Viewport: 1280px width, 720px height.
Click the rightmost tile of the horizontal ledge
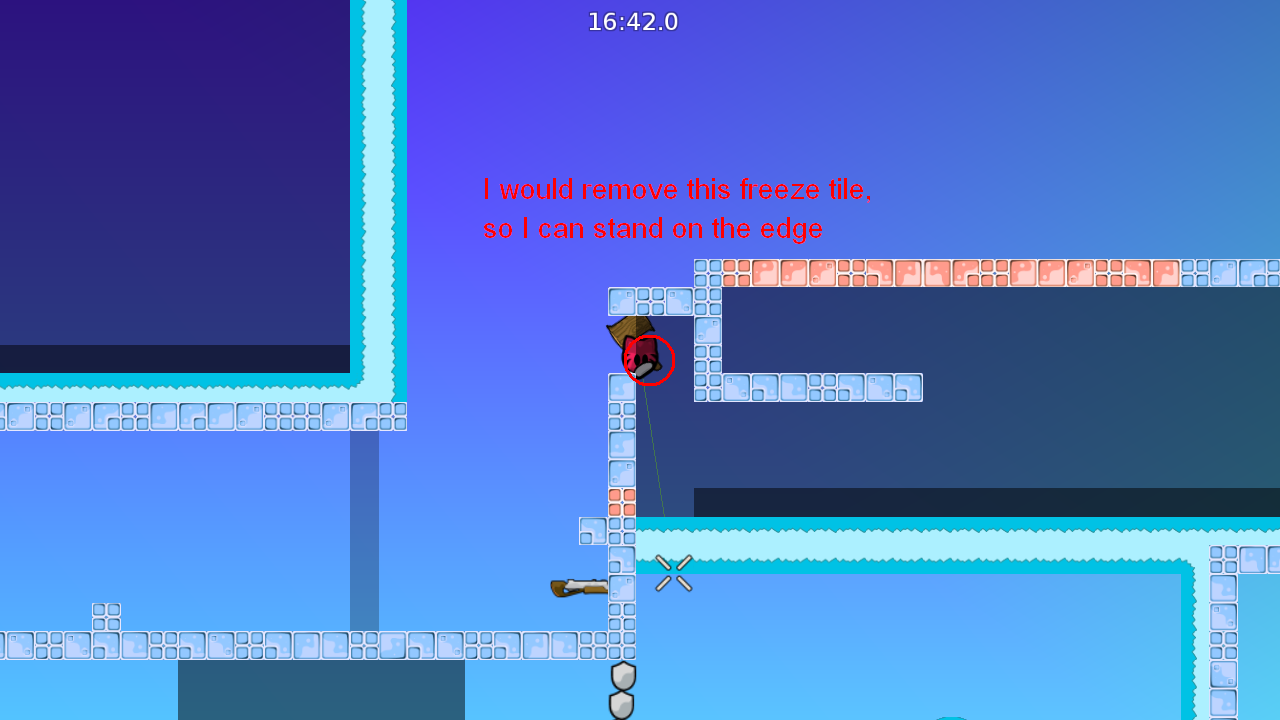tap(908, 388)
